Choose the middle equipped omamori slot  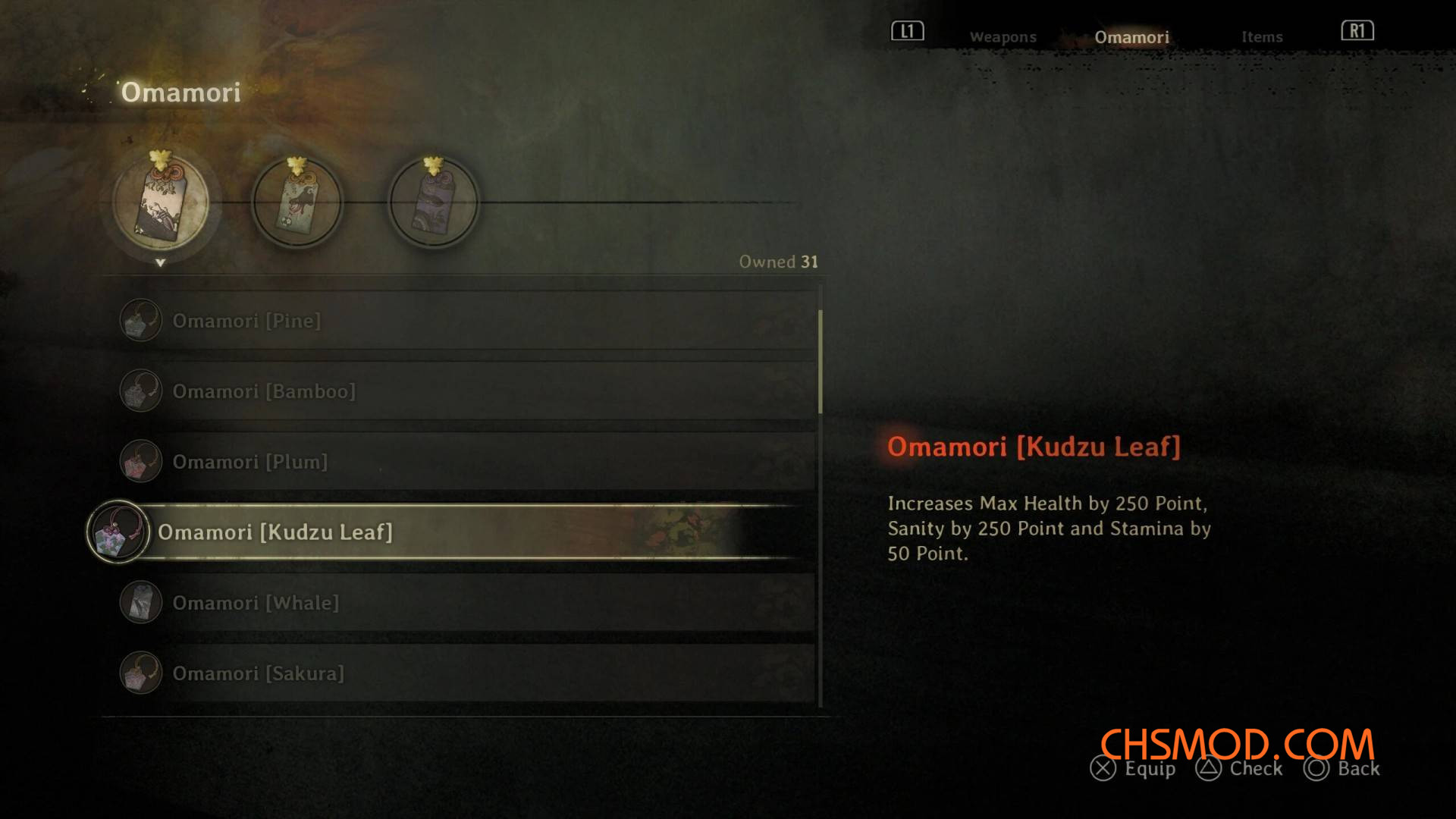coord(297,203)
